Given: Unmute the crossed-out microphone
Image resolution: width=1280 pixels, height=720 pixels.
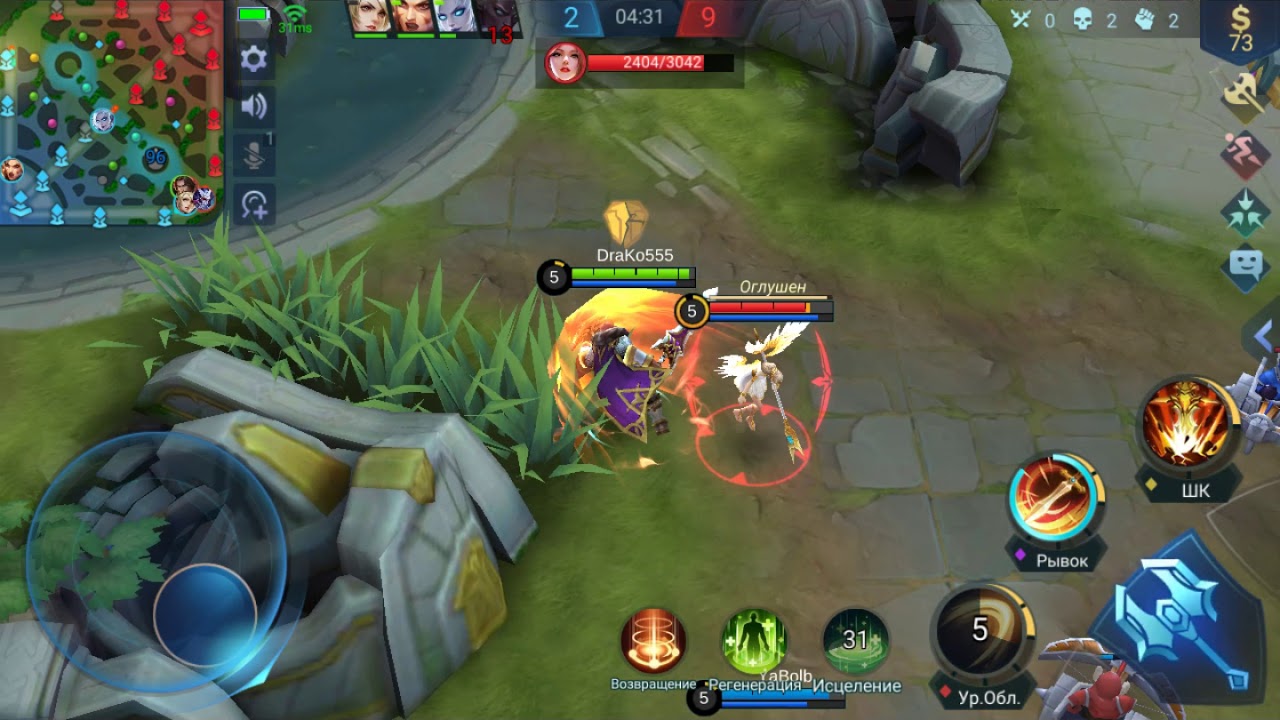Looking at the screenshot, I should point(254,155).
